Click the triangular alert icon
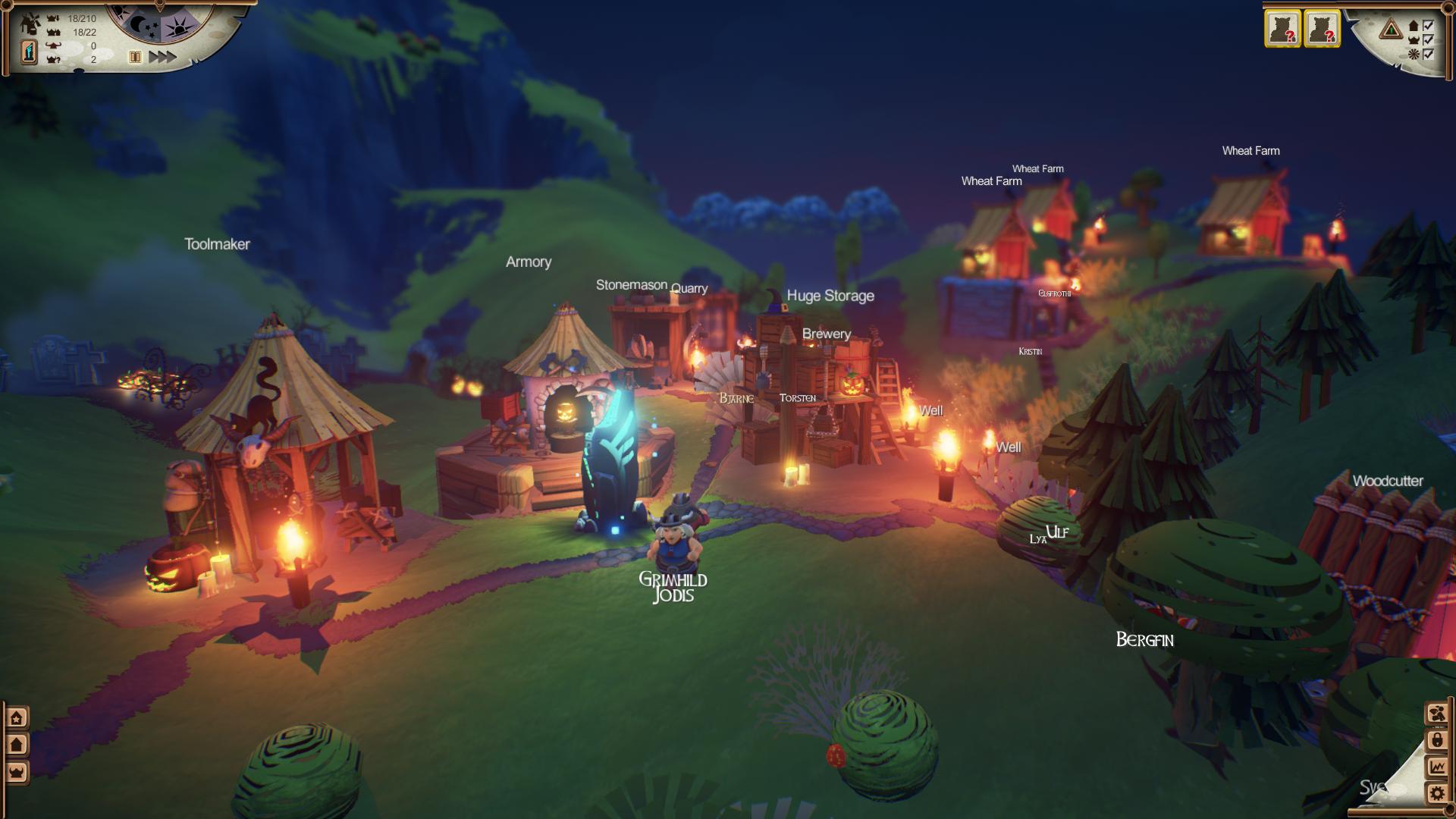This screenshot has width=1456, height=819. (1391, 30)
